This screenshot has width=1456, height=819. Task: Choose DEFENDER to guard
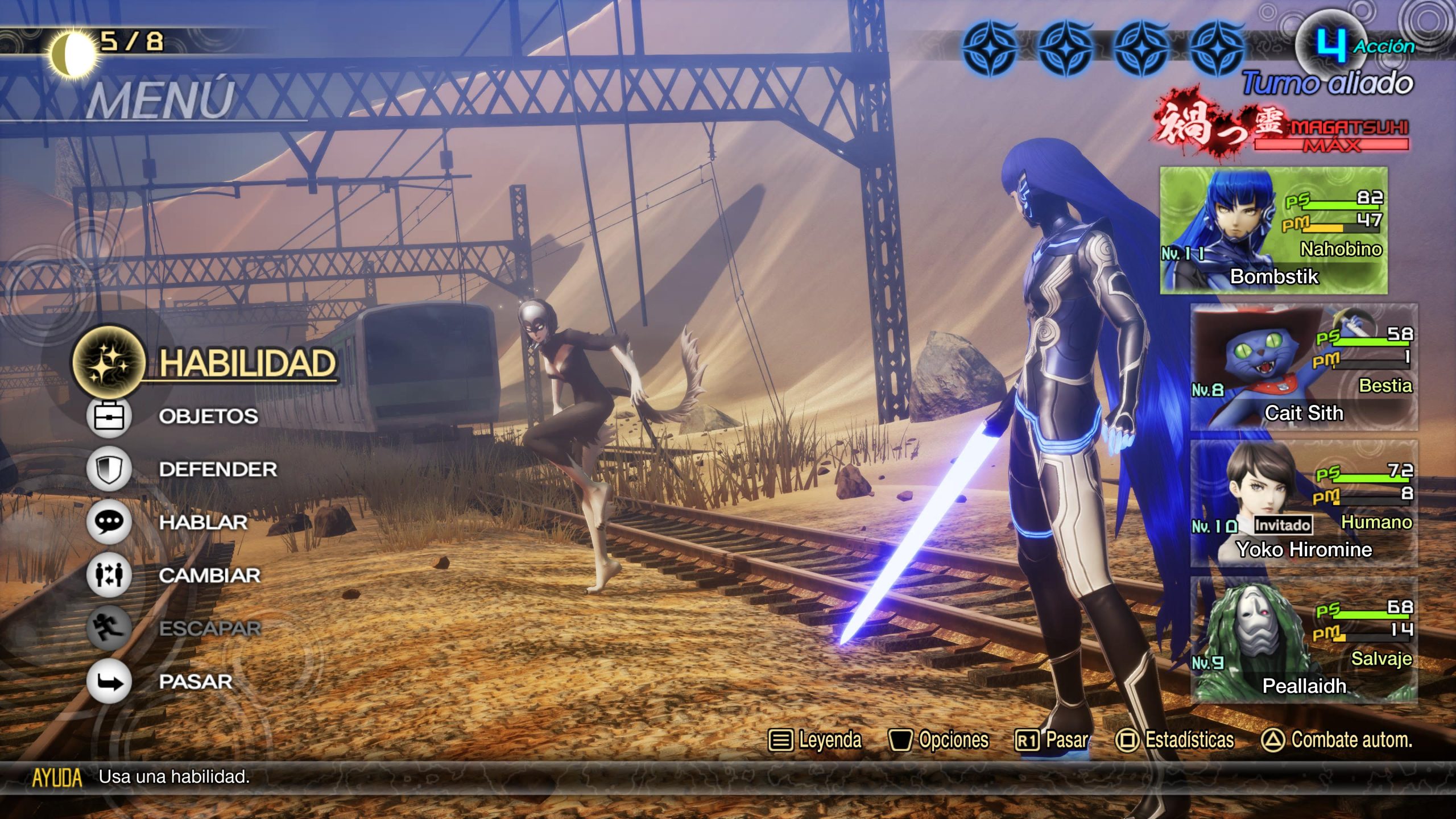click(218, 469)
